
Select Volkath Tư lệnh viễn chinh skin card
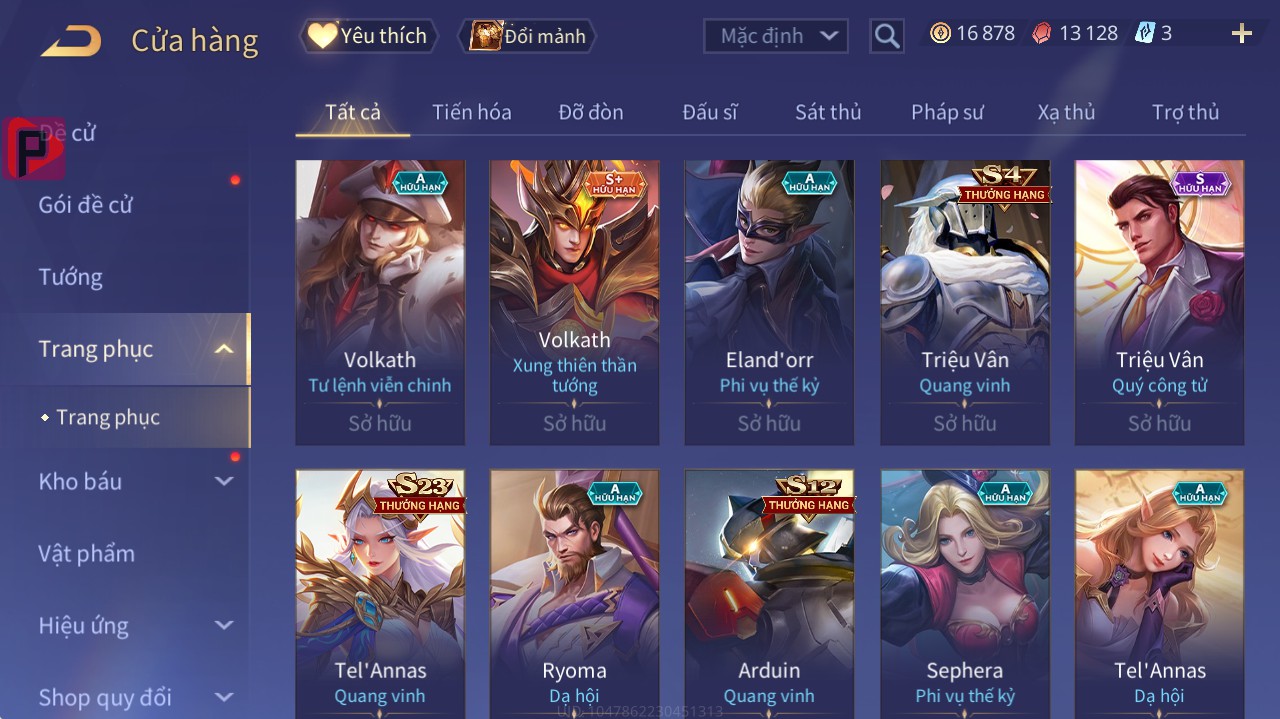[x=380, y=302]
